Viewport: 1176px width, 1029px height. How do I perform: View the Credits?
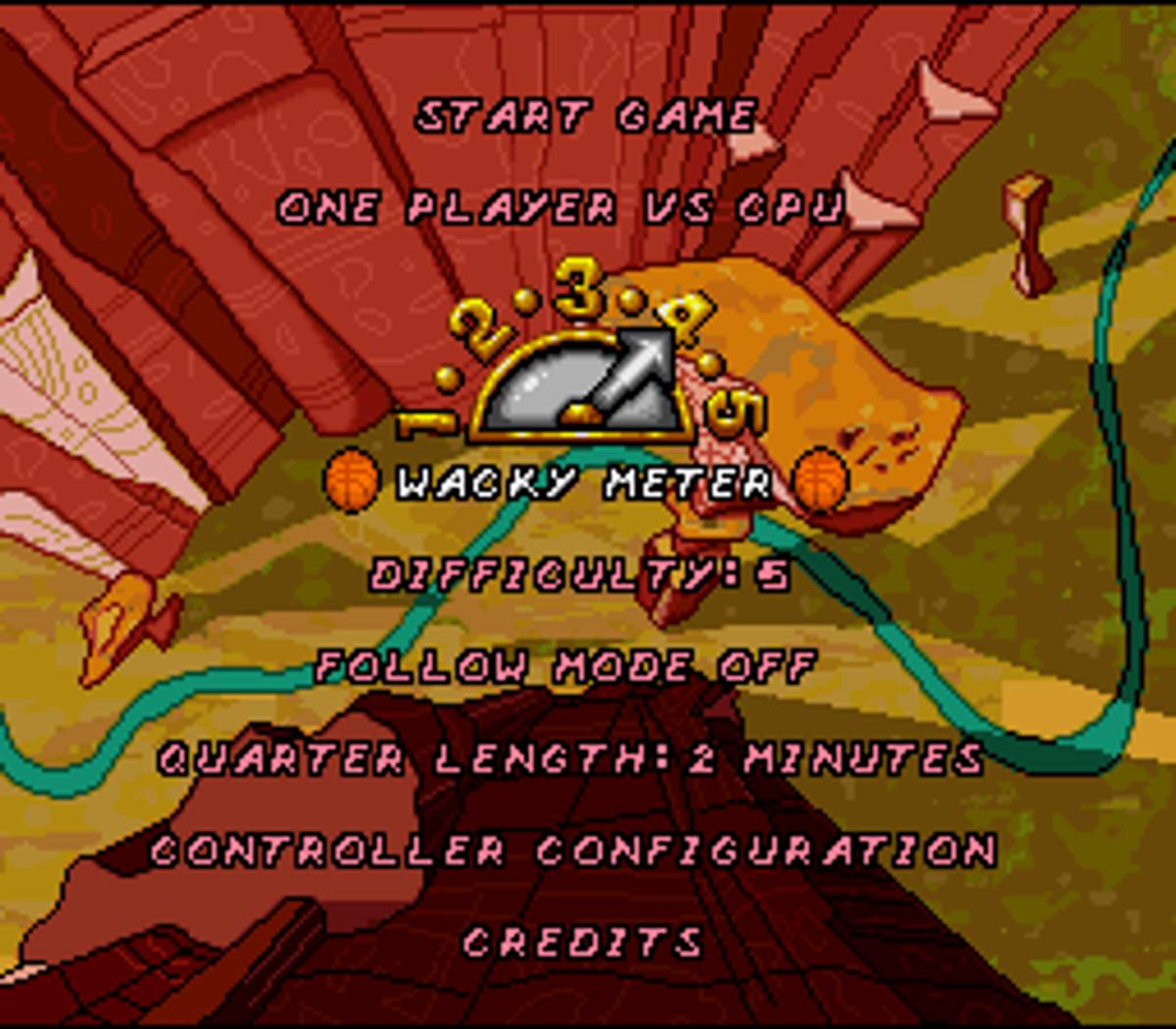(x=582, y=942)
